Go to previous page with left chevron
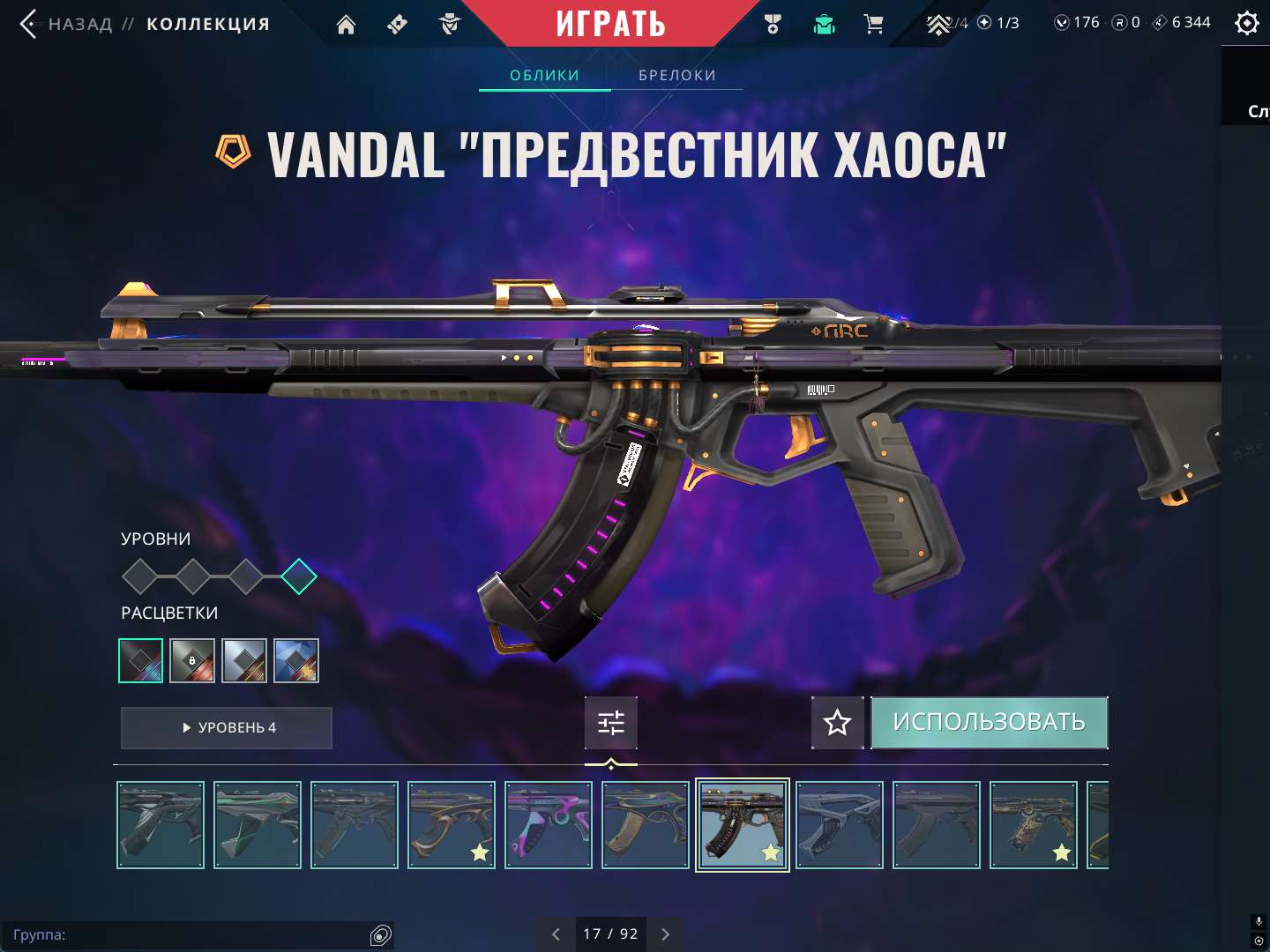Screen dimensions: 1270x952 click(x=556, y=933)
